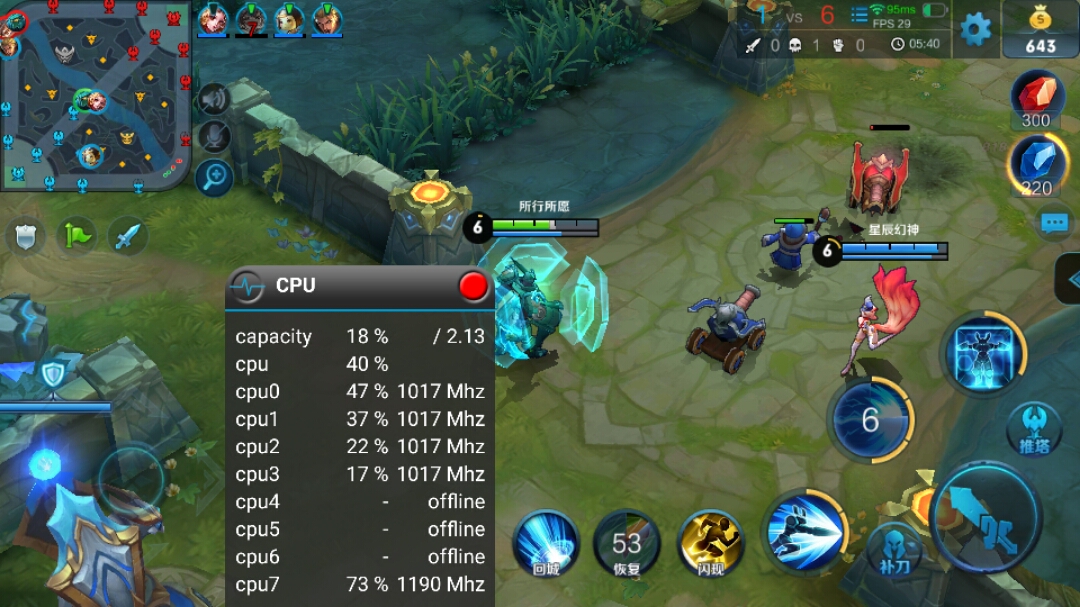Send the green flag gather signal
This screenshot has width=1080, height=607.
coord(77,236)
